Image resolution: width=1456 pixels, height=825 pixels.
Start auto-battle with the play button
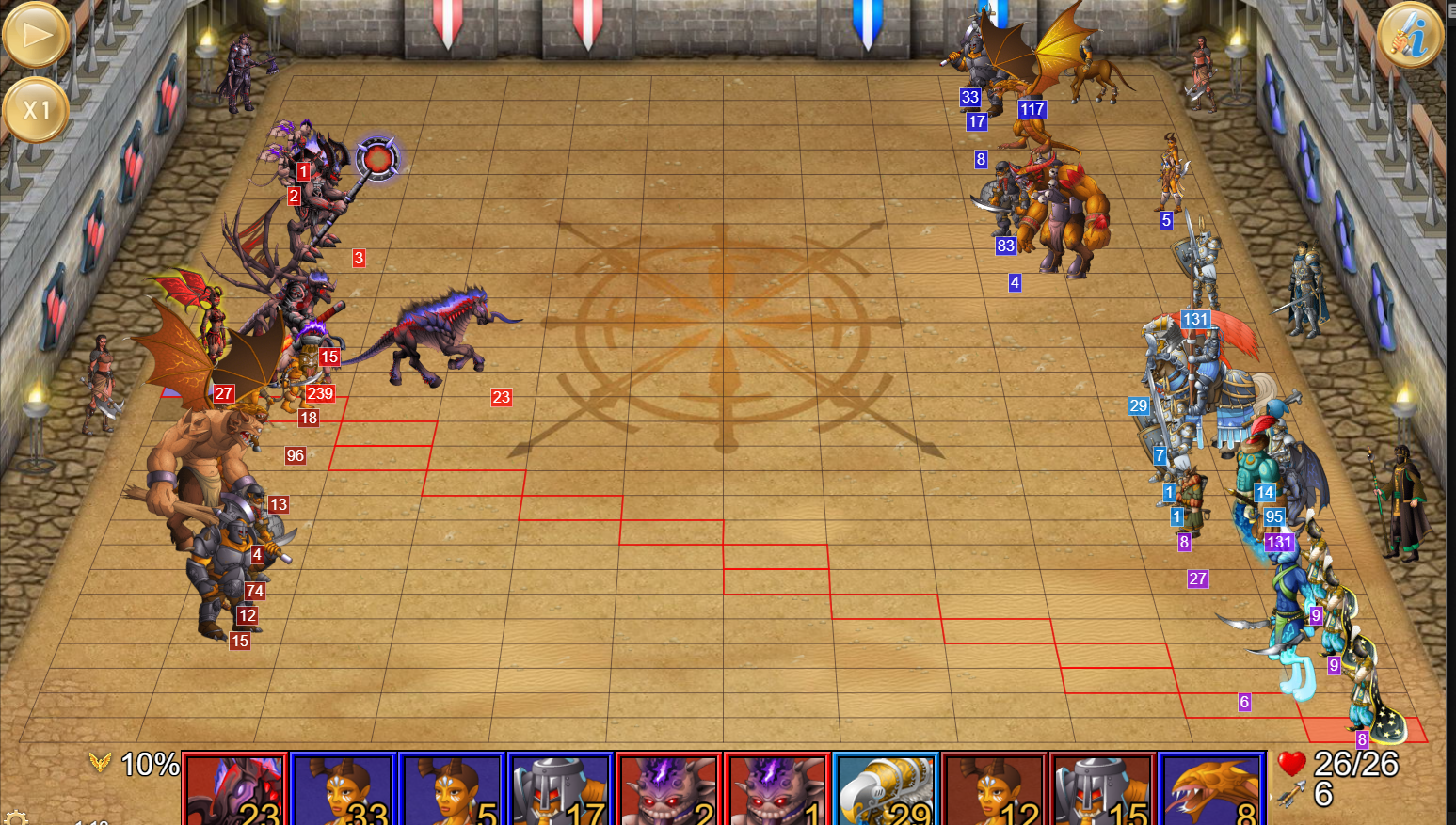(36, 35)
